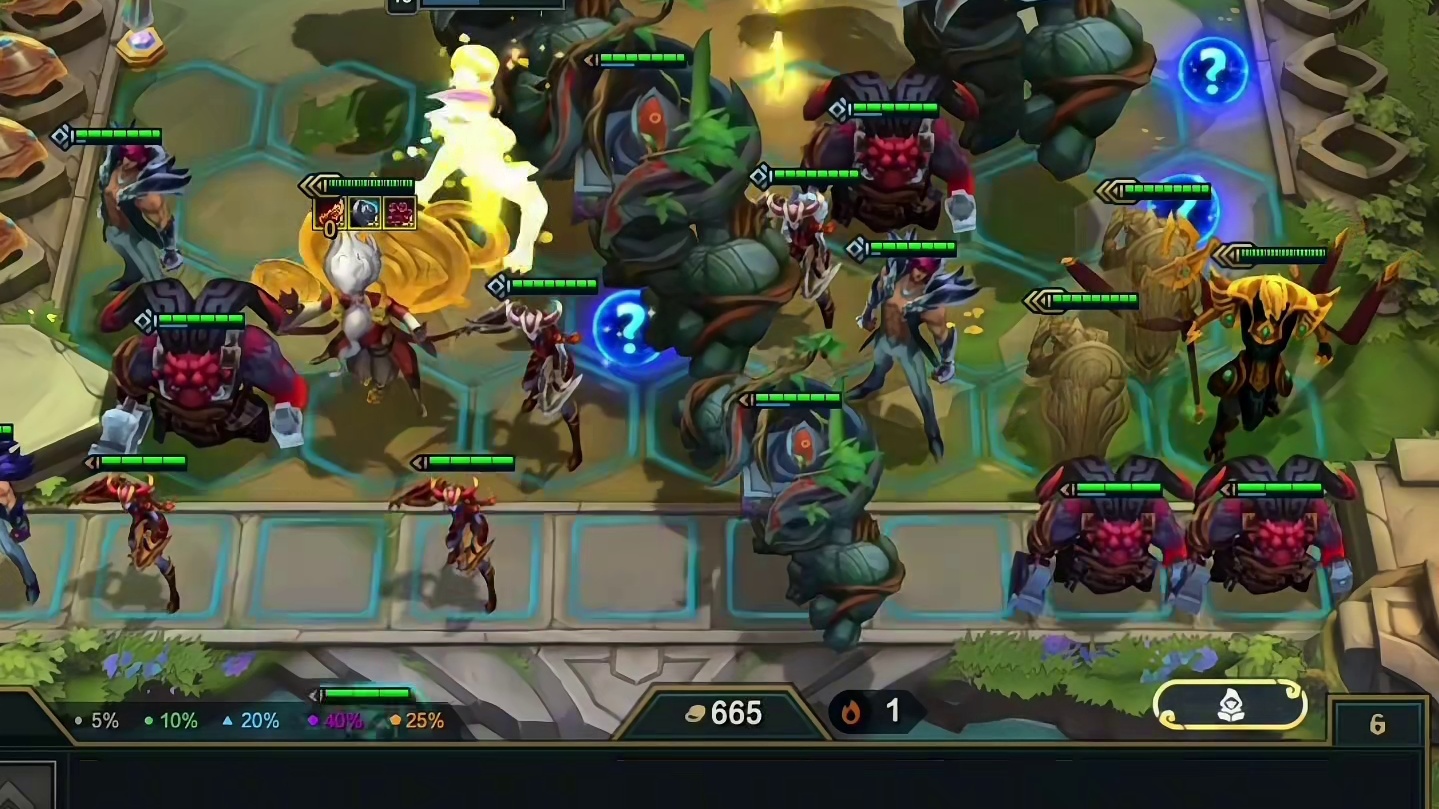Image resolution: width=1439 pixels, height=809 pixels.
Task: Select the flaming red blade item icon
Action: tap(330, 212)
